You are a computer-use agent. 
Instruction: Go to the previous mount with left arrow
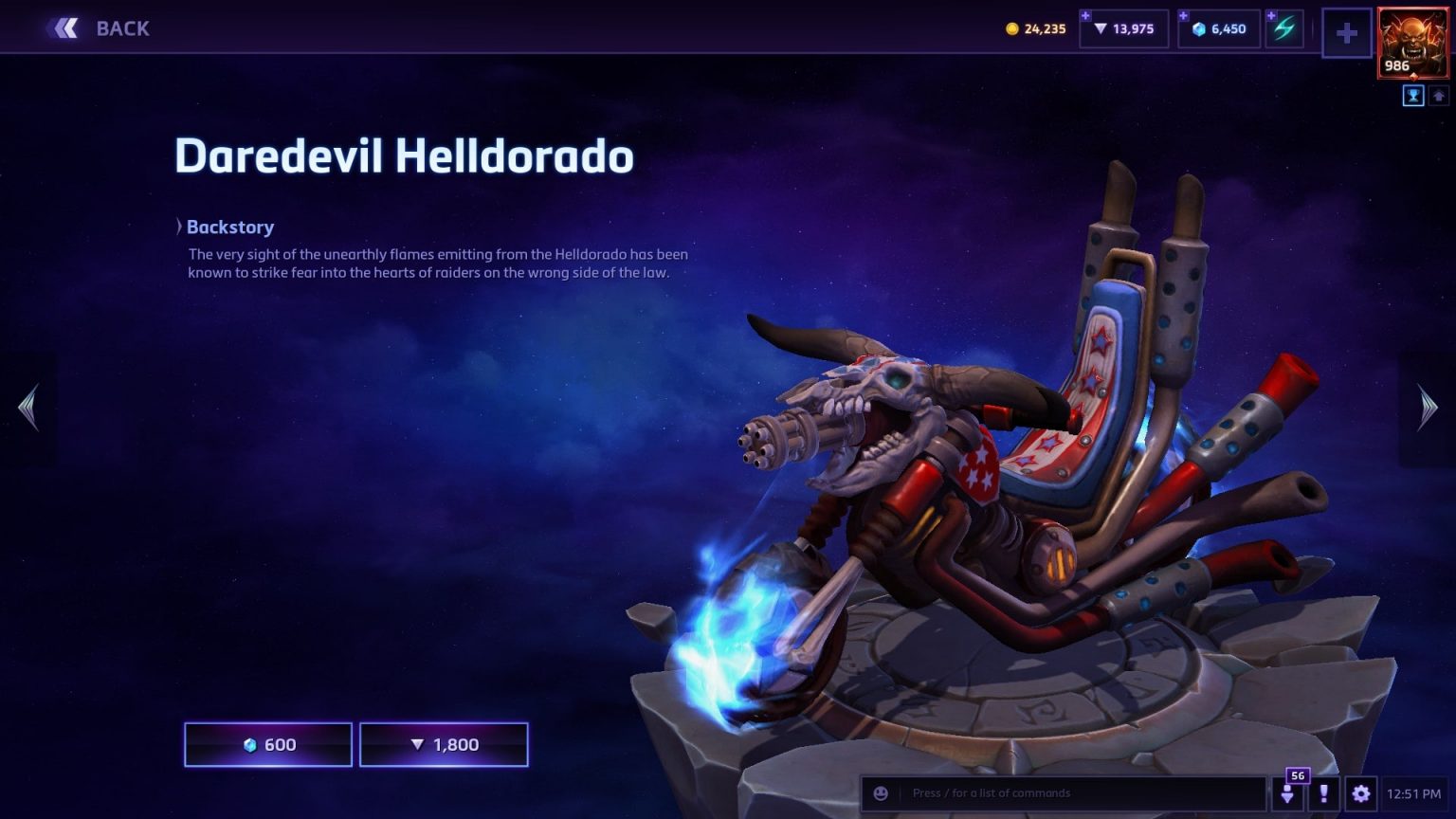click(28, 408)
